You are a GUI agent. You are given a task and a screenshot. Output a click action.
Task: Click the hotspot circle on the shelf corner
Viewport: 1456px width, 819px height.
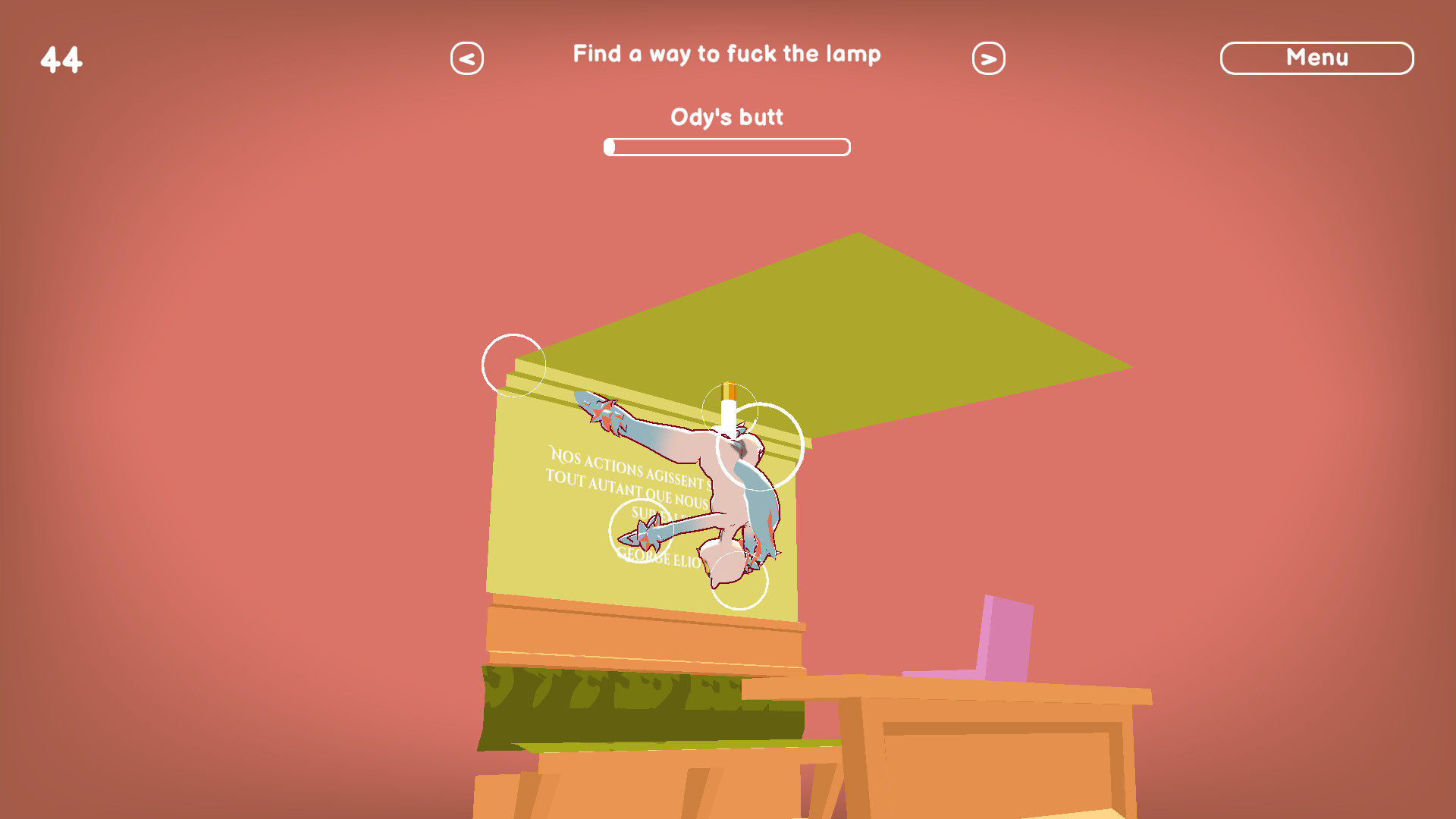(513, 364)
